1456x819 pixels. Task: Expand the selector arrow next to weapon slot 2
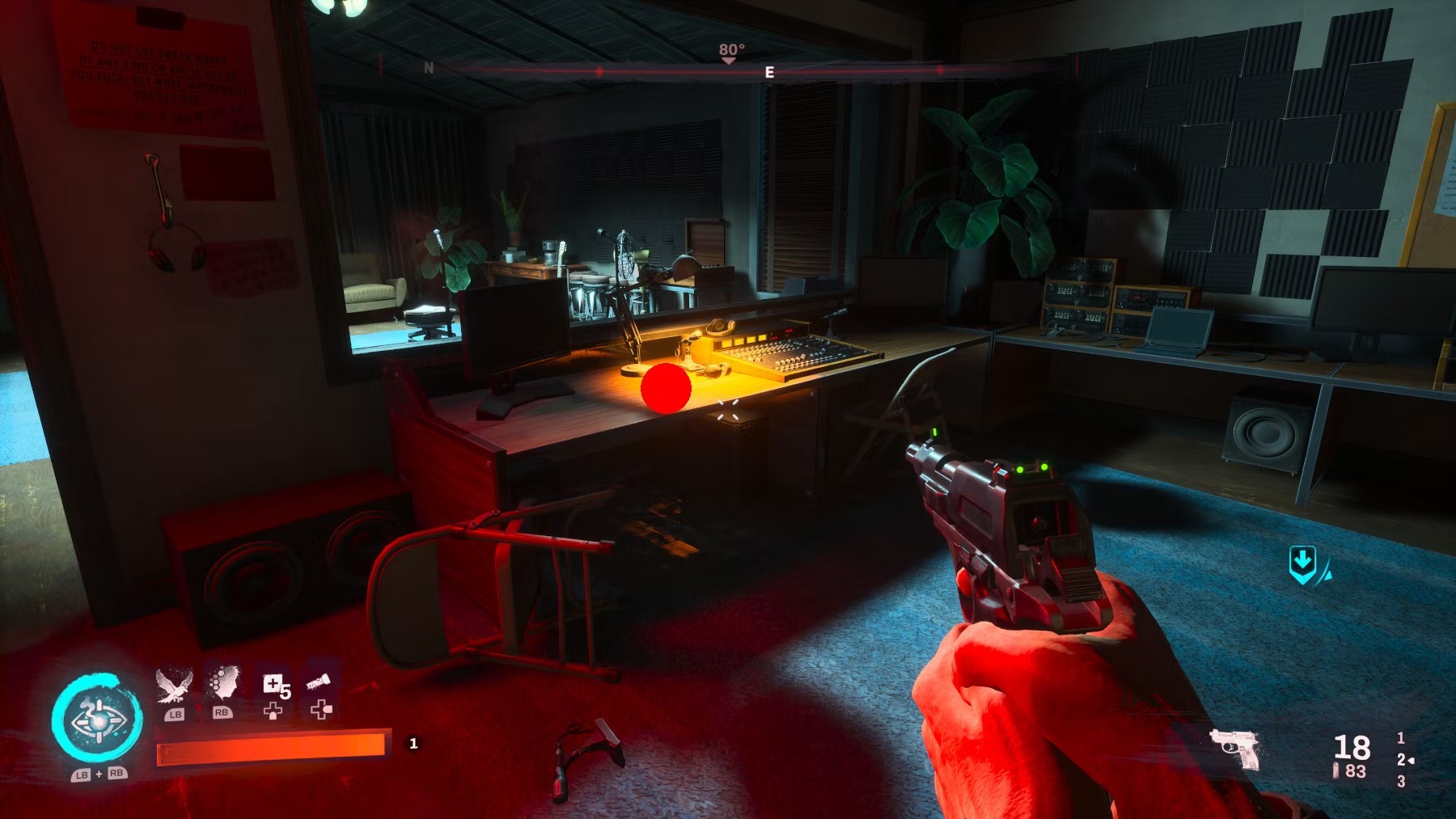(x=1411, y=761)
